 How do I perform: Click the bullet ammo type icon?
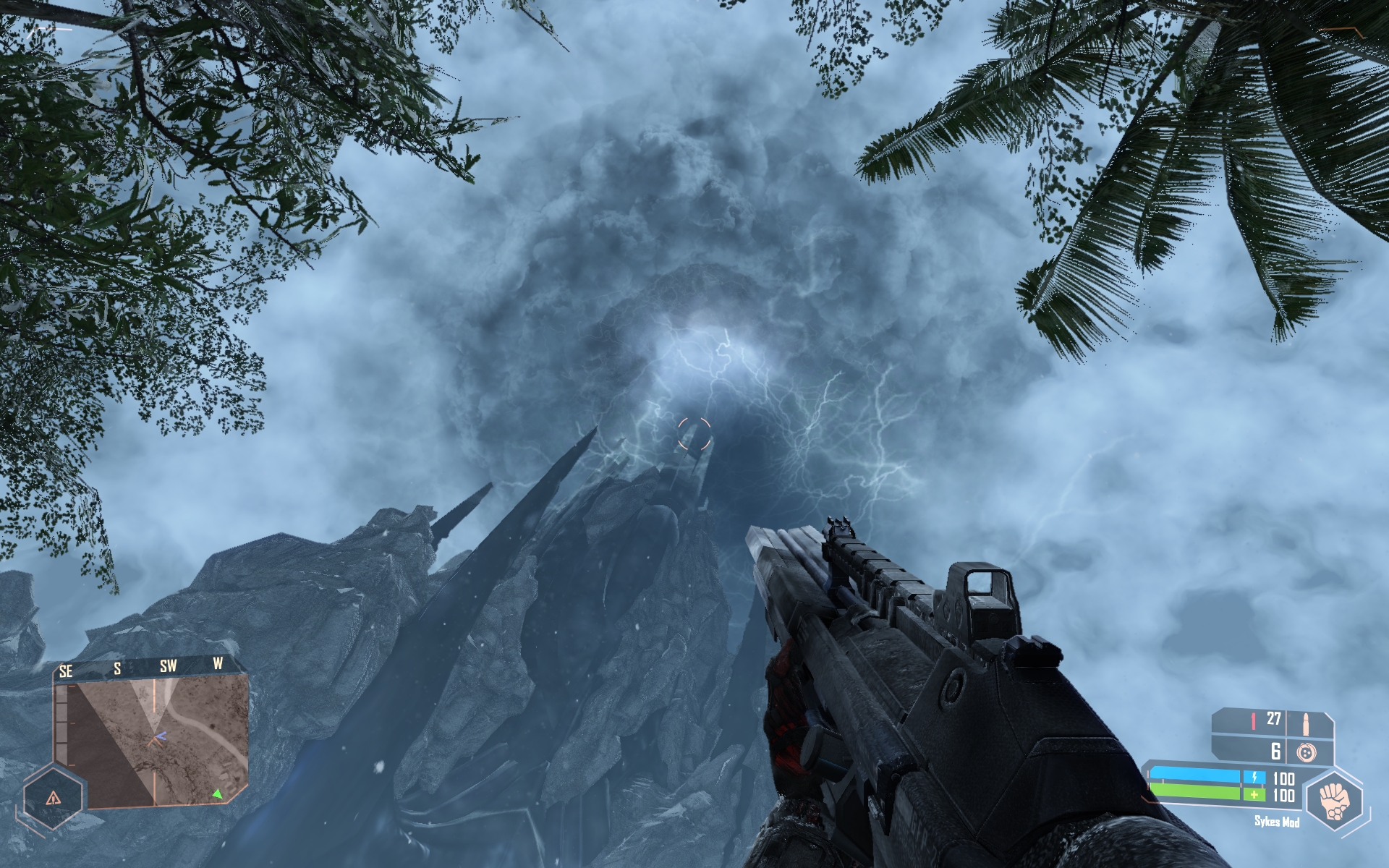tap(1307, 721)
